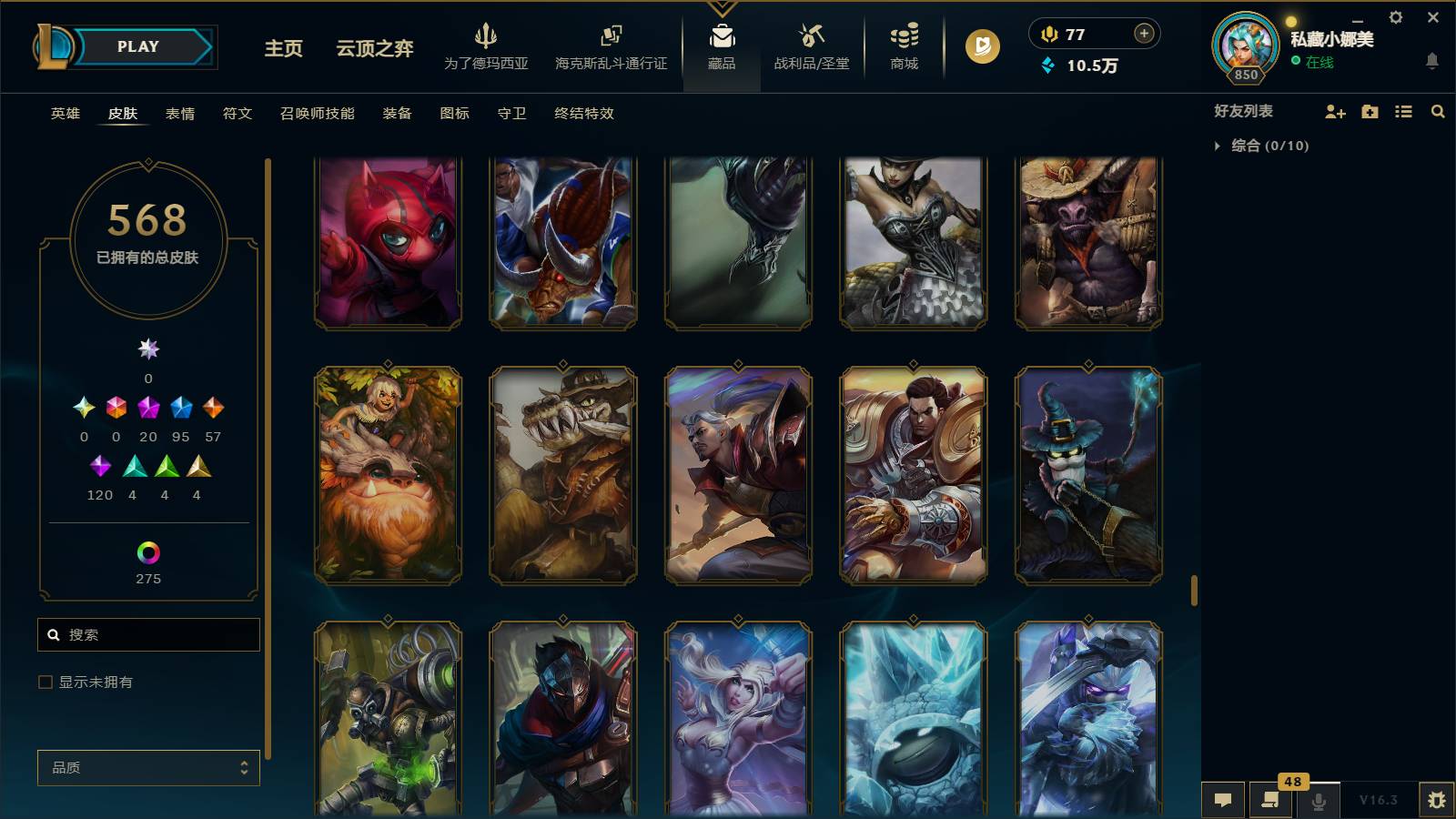Screen dimensions: 1456x819
Task: Select the chroma color wheel filter
Action: (148, 551)
